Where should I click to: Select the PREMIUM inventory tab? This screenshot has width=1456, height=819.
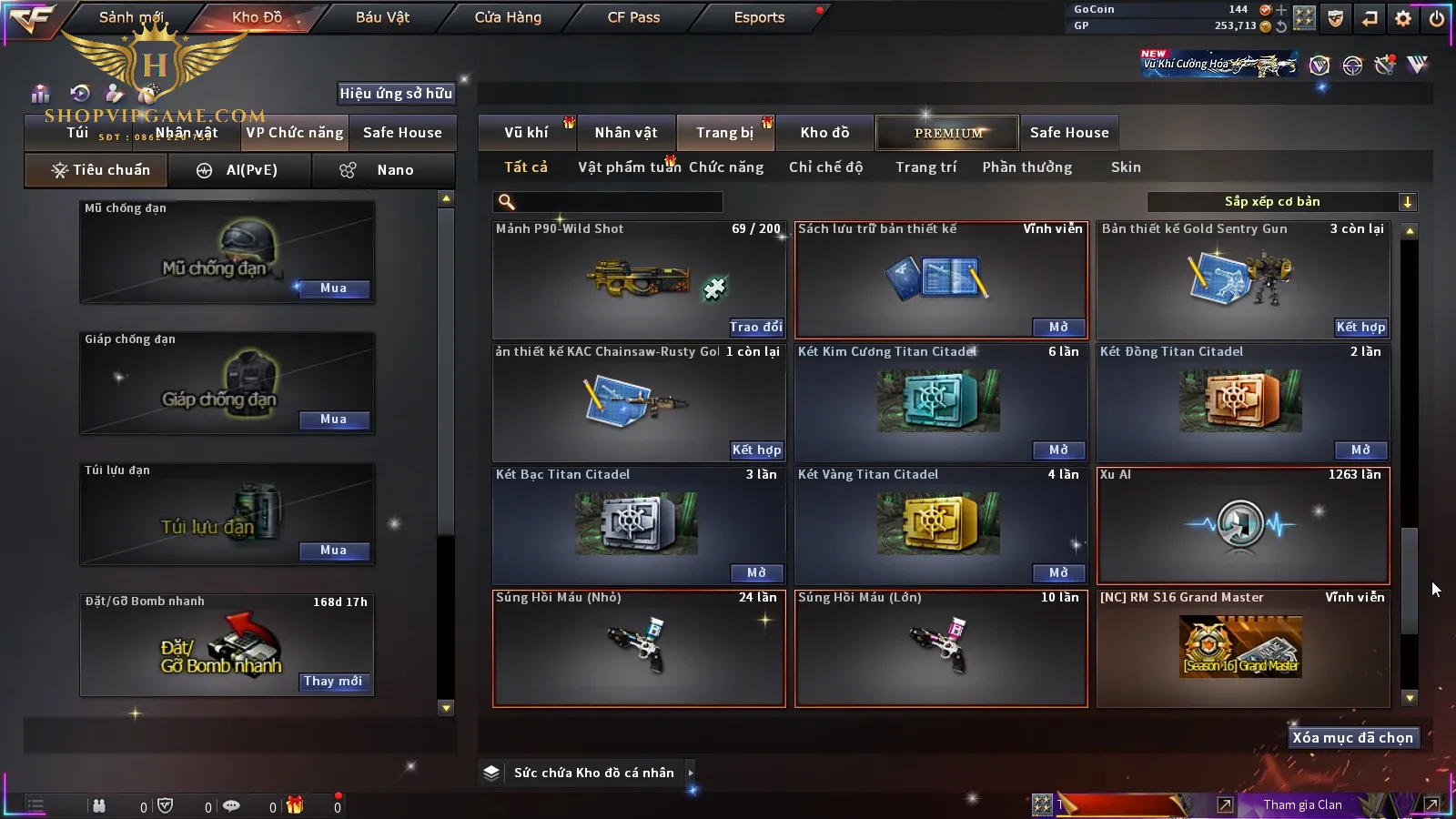948,133
